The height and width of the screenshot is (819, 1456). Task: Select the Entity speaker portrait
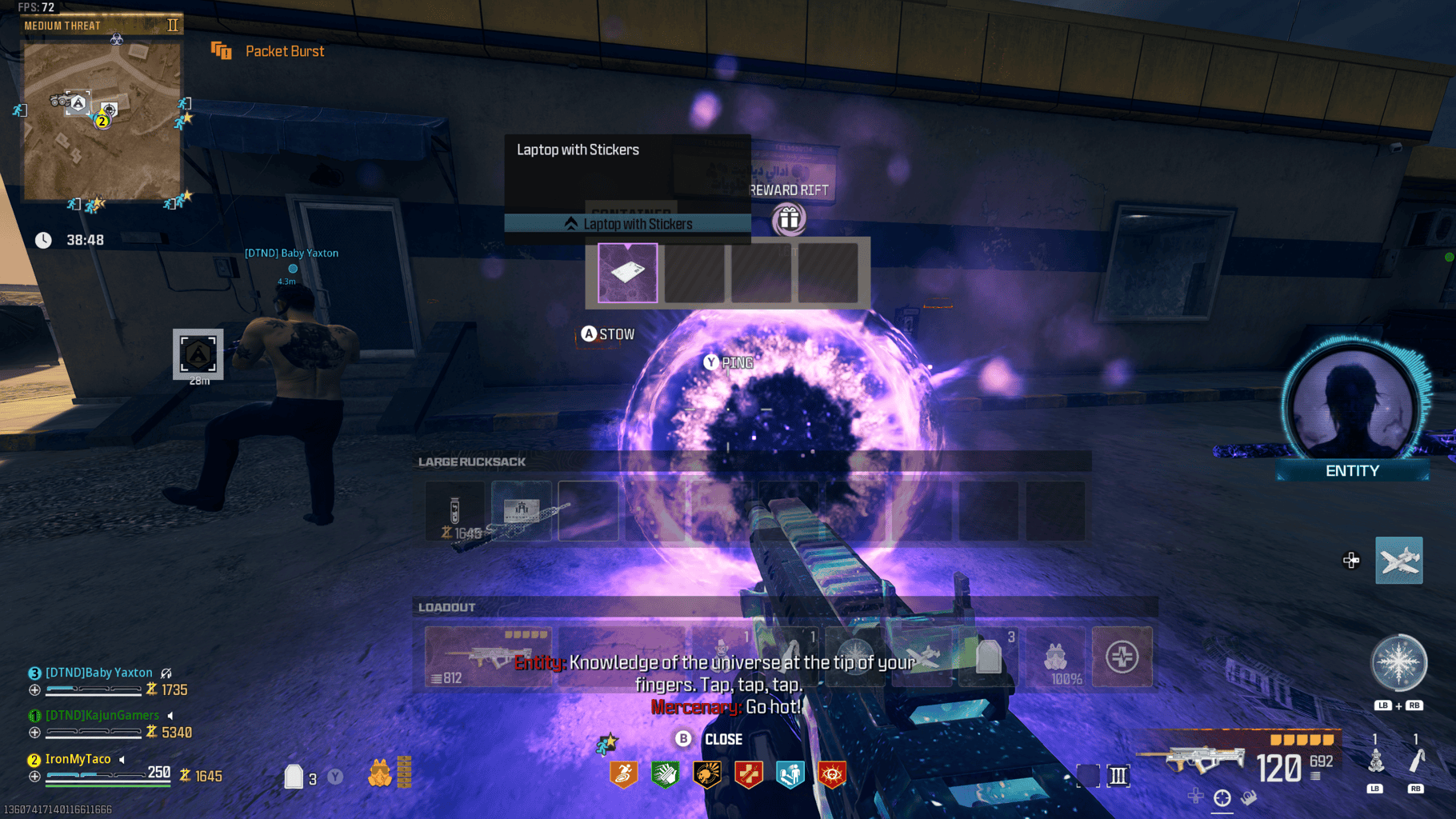(1353, 409)
